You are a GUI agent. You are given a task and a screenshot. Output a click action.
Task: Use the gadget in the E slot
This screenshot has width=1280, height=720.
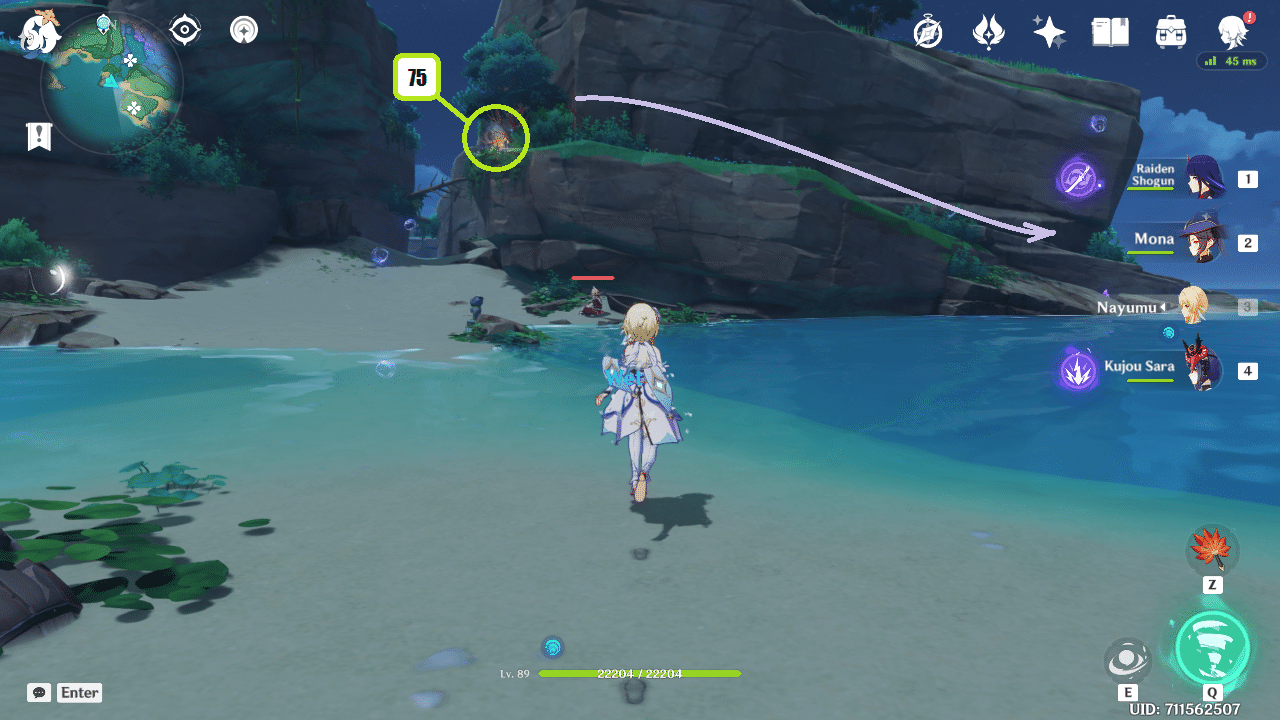coord(1128,657)
